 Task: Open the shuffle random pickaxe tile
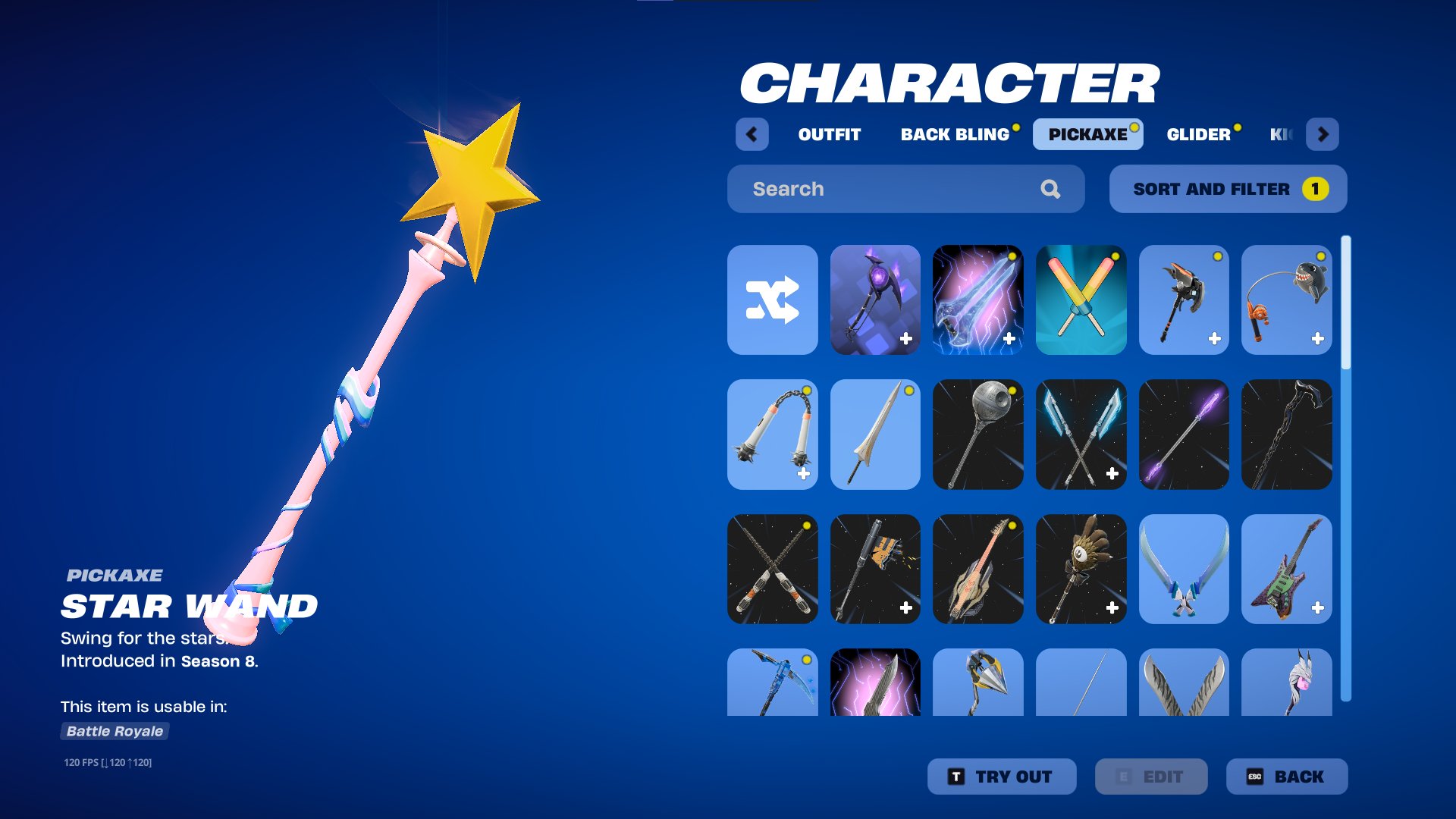[772, 300]
